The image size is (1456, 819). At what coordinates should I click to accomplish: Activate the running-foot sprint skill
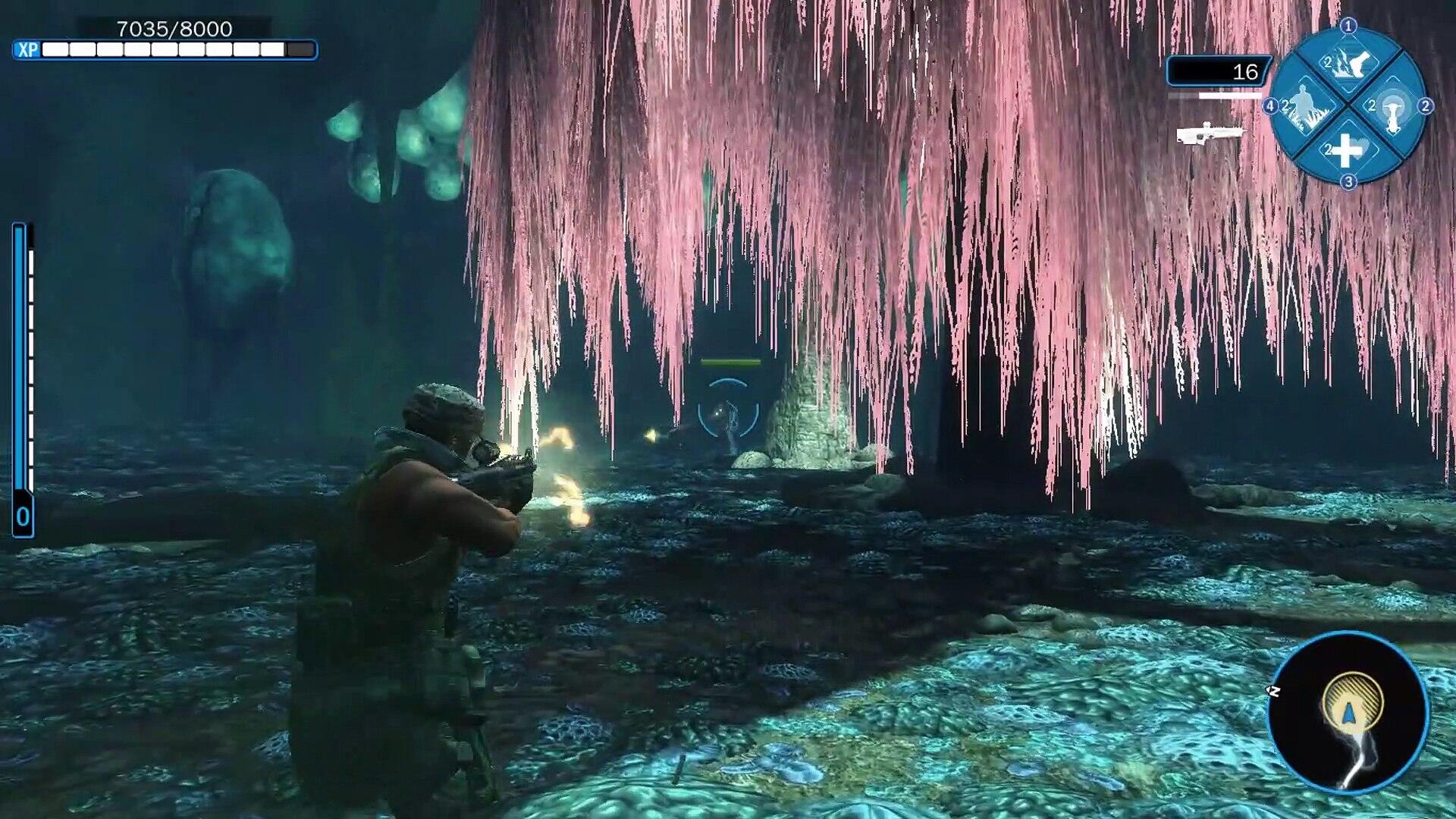[1348, 64]
